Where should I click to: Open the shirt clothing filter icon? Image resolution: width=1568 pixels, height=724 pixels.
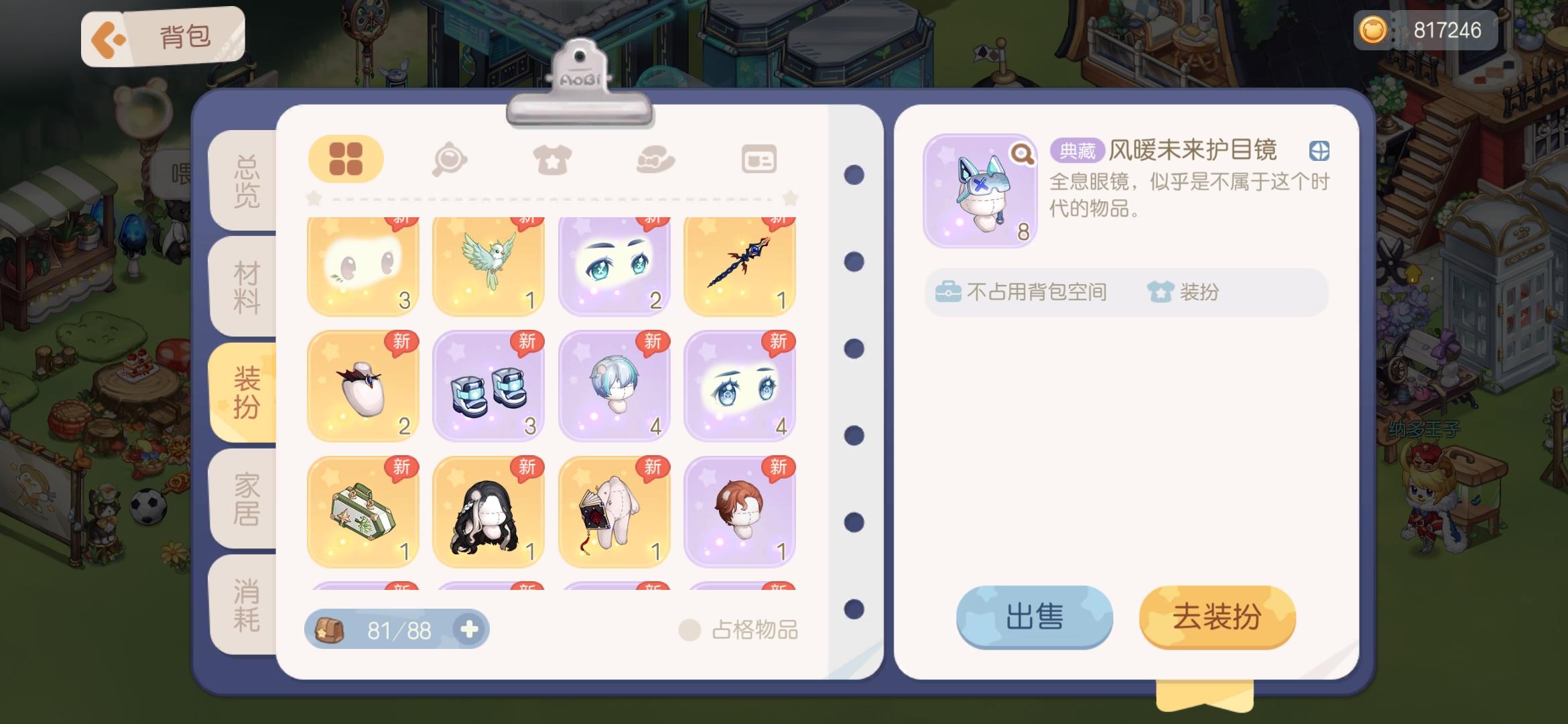[x=553, y=159]
